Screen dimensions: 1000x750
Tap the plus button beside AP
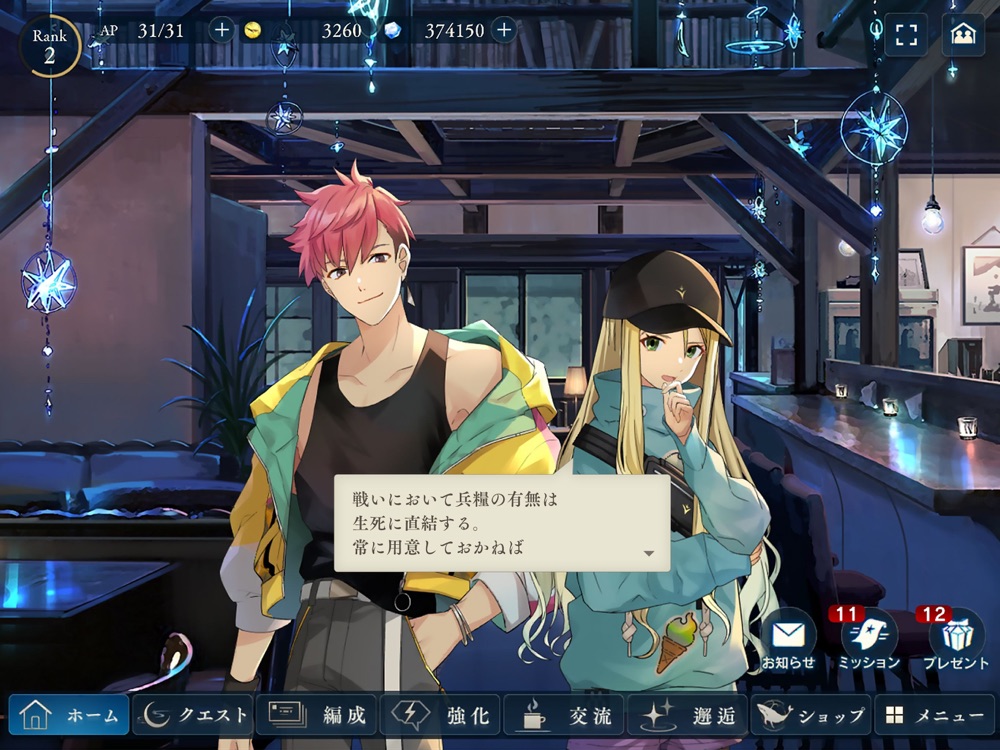pyautogui.click(x=221, y=30)
